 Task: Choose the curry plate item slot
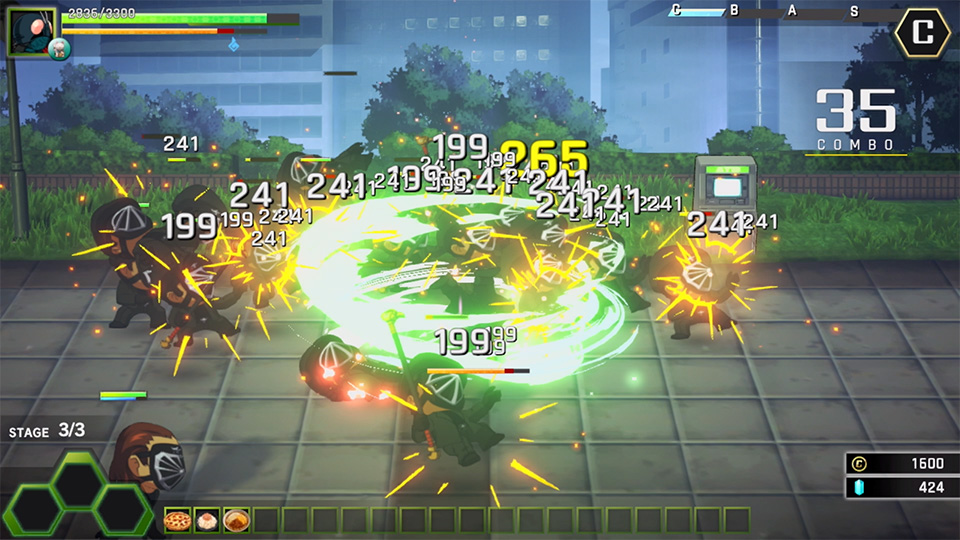[x=236, y=520]
